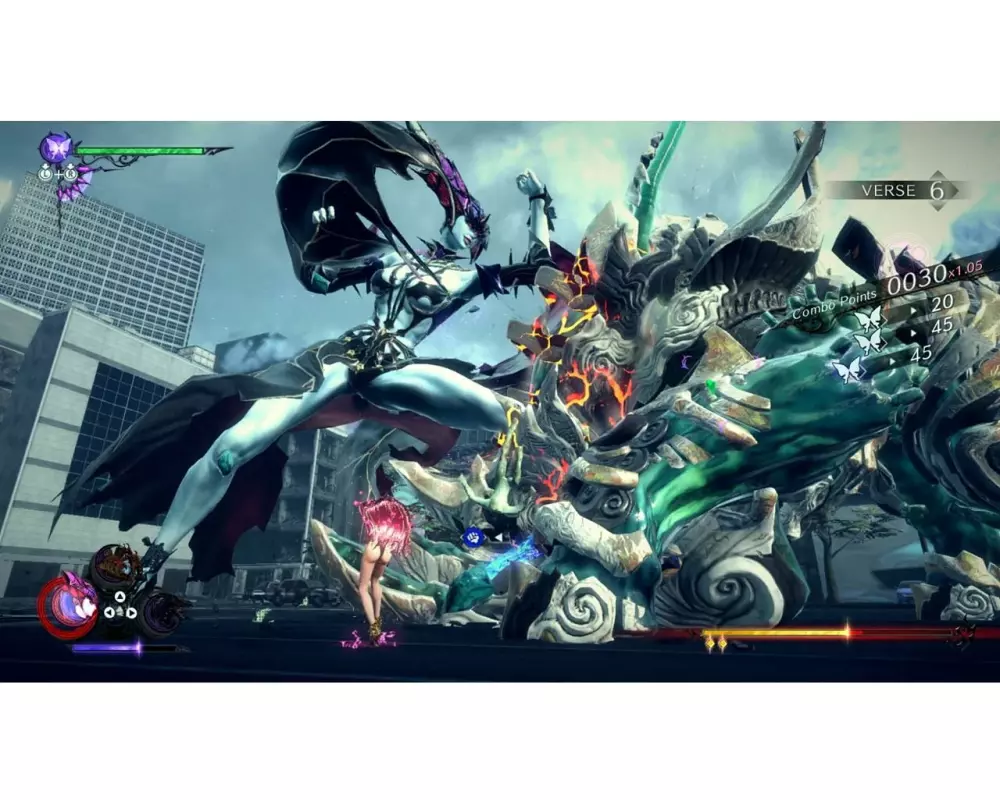Choose the reddish-brown demon summon slot
The width and height of the screenshot is (1000, 800).
point(114,567)
